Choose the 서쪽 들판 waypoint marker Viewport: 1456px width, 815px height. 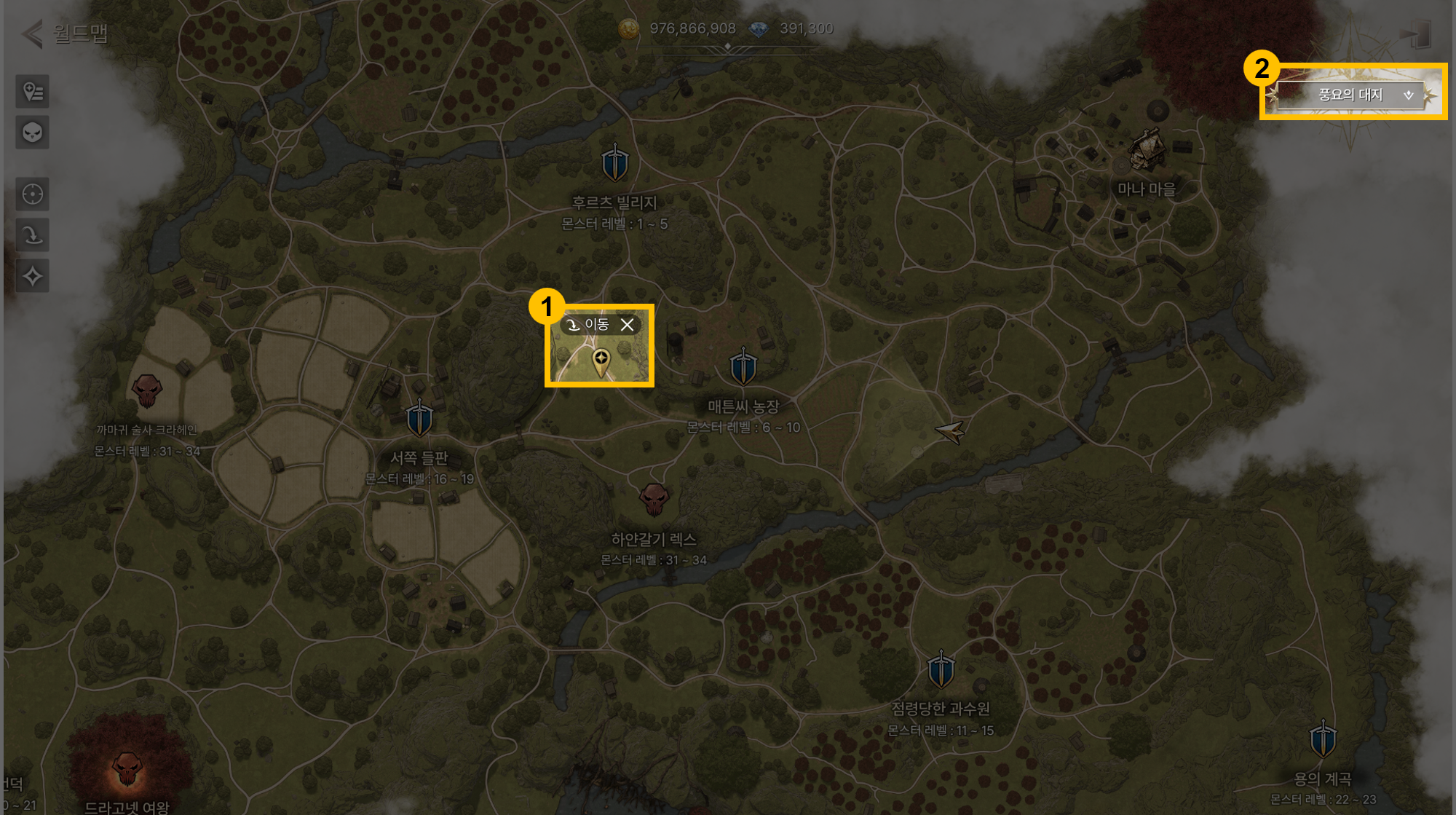419,418
